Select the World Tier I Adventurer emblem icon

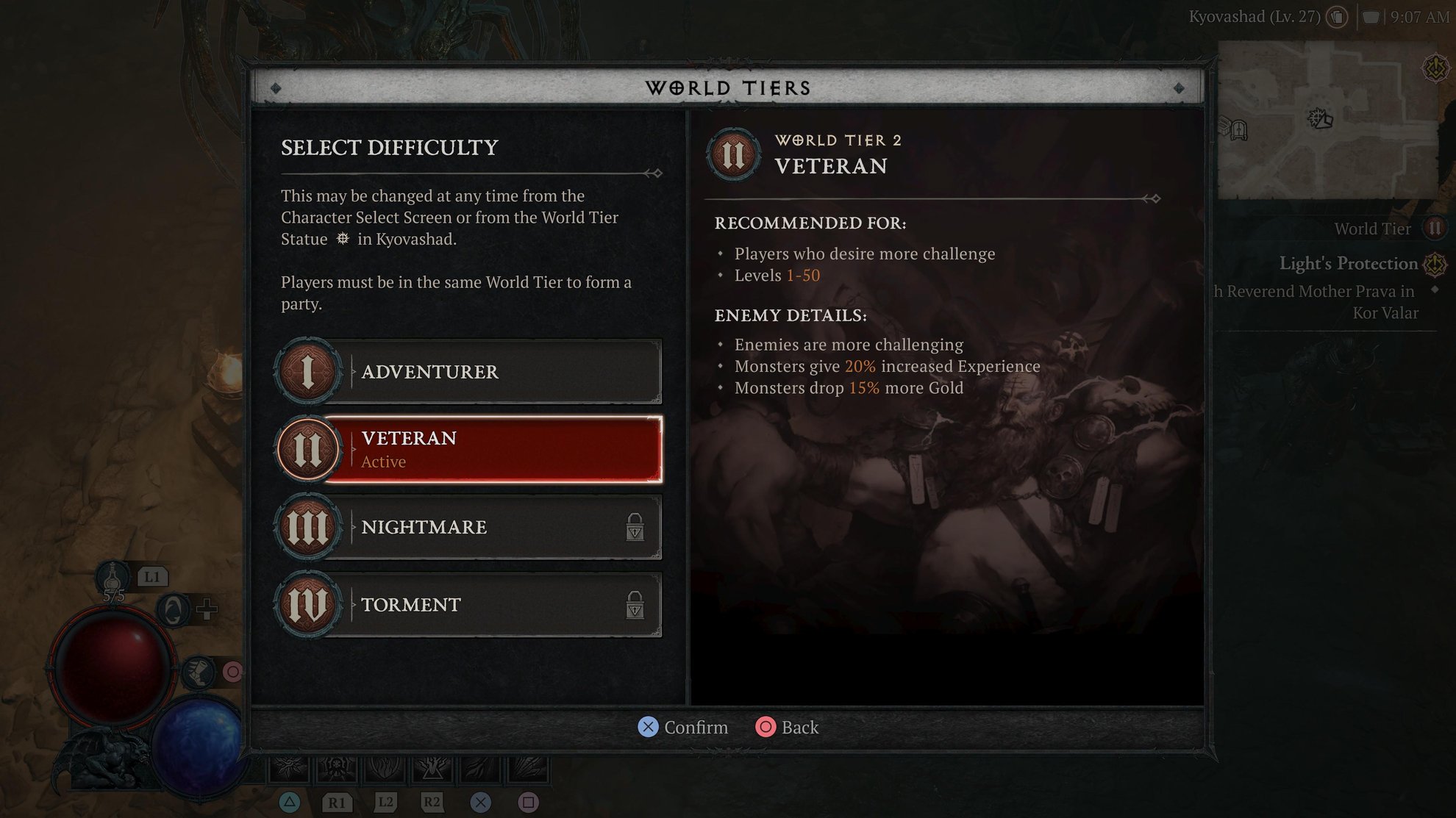(308, 371)
